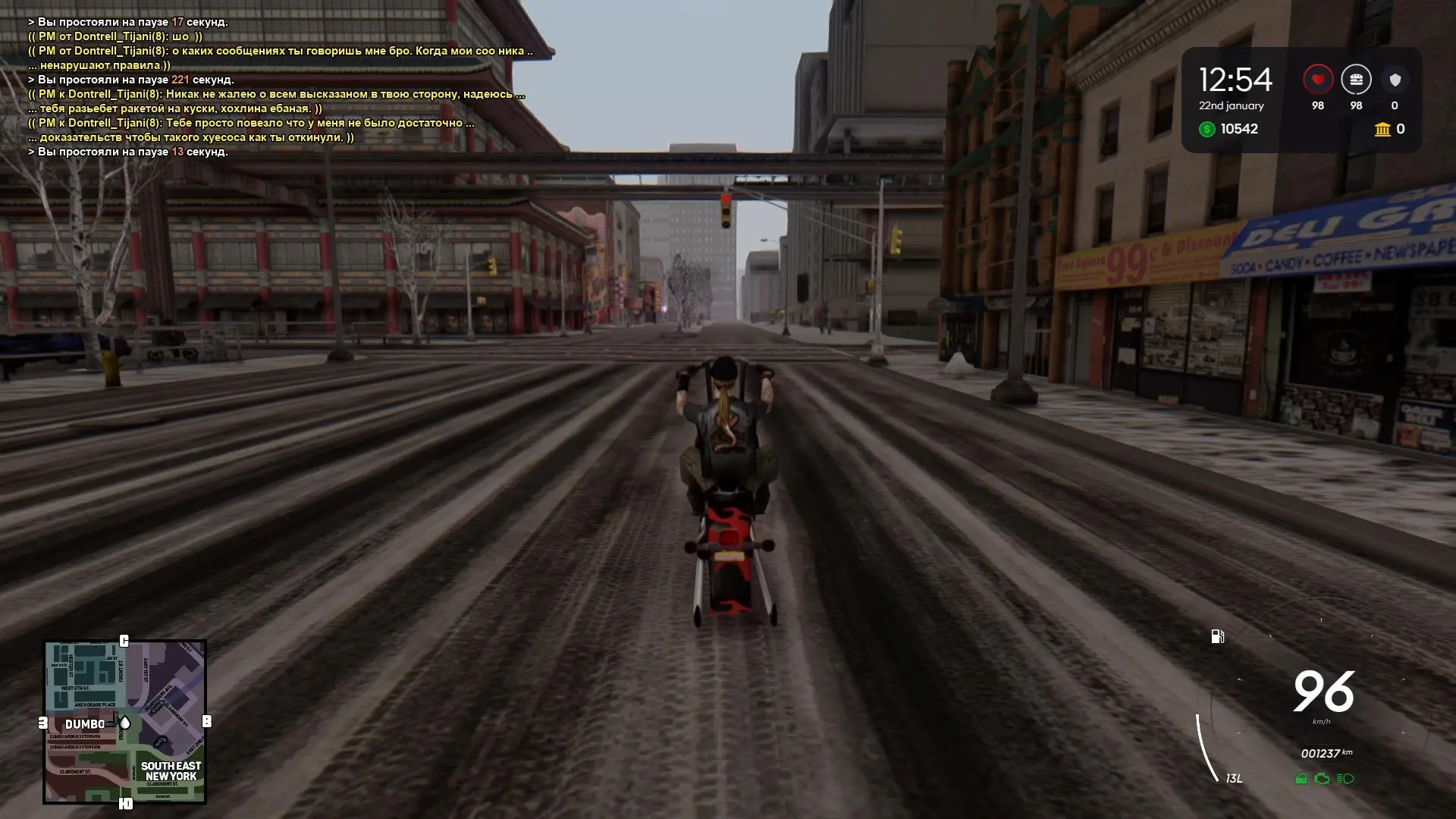Click the green dollar cash icon
Image resolution: width=1456 pixels, height=819 pixels.
pos(1207,129)
